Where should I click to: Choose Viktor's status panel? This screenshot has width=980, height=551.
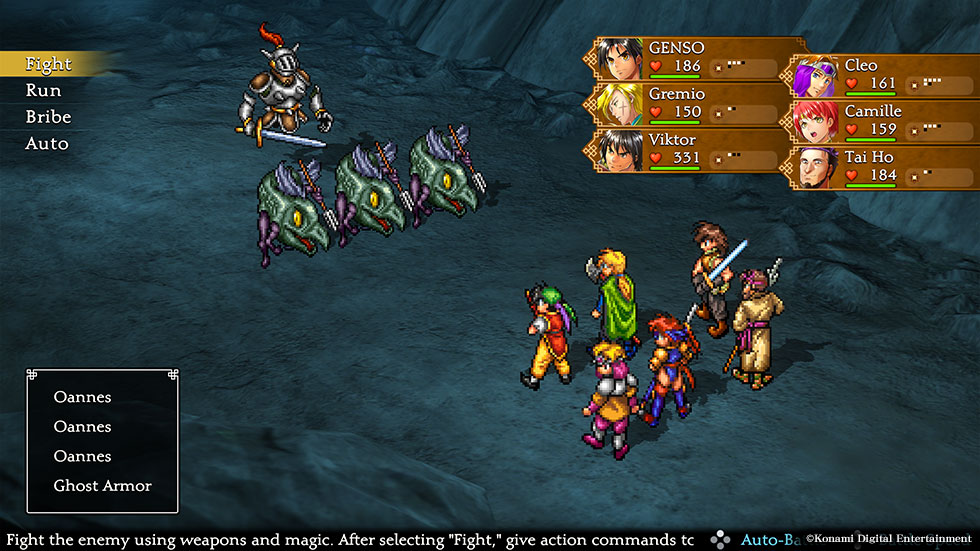tap(686, 150)
